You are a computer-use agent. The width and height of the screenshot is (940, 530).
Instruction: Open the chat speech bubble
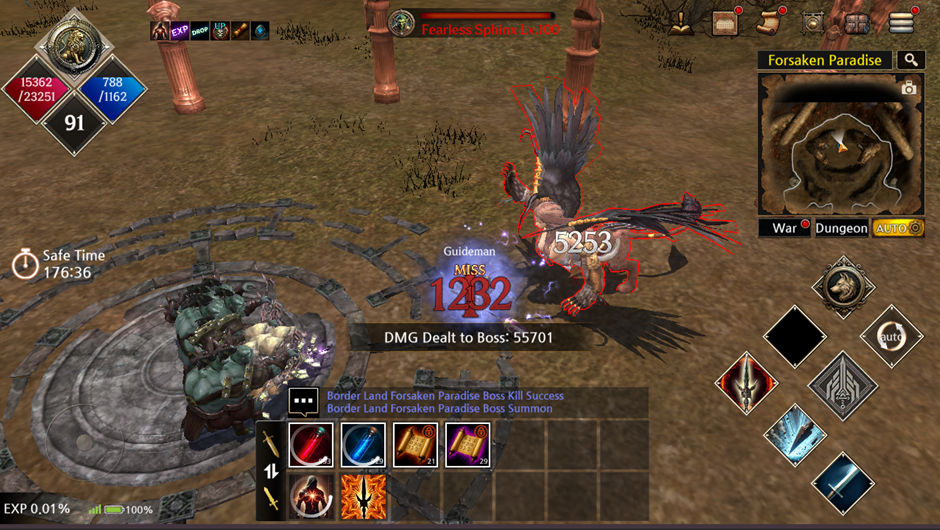[x=303, y=402]
